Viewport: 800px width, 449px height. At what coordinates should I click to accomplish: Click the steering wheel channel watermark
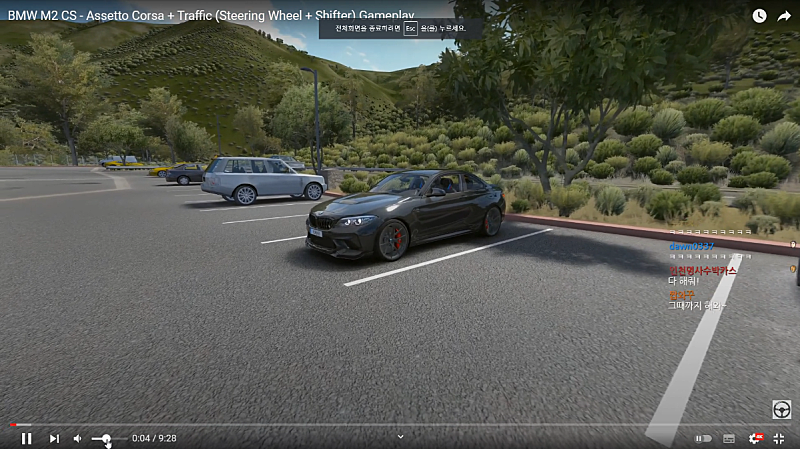781,409
